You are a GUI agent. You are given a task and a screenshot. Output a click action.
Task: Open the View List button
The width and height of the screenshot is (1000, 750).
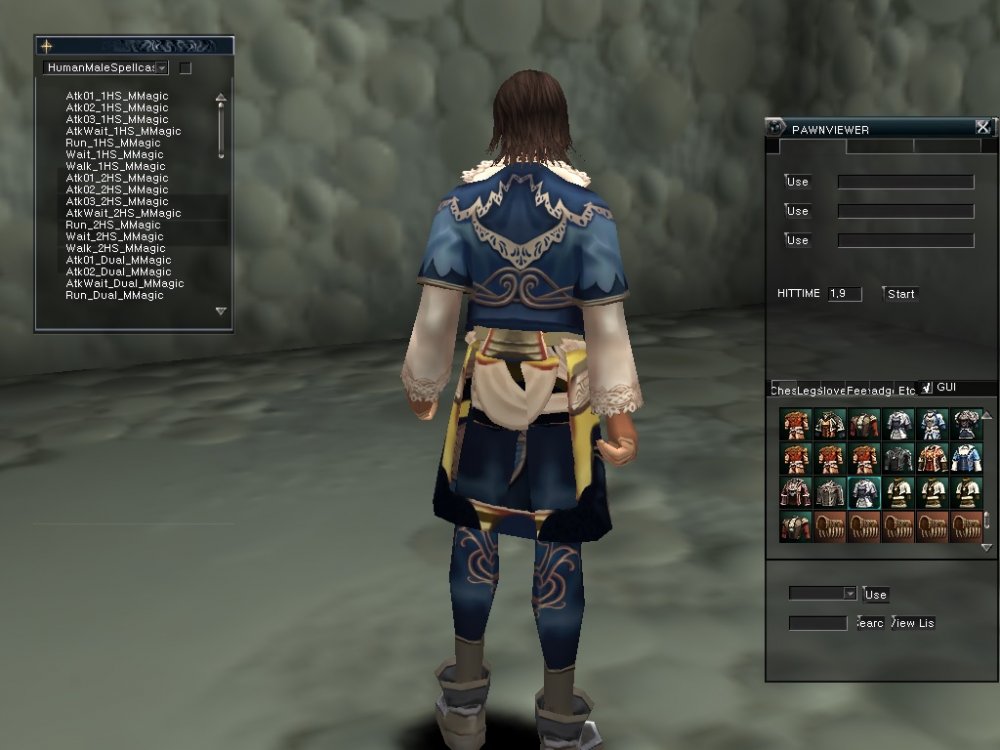point(912,623)
